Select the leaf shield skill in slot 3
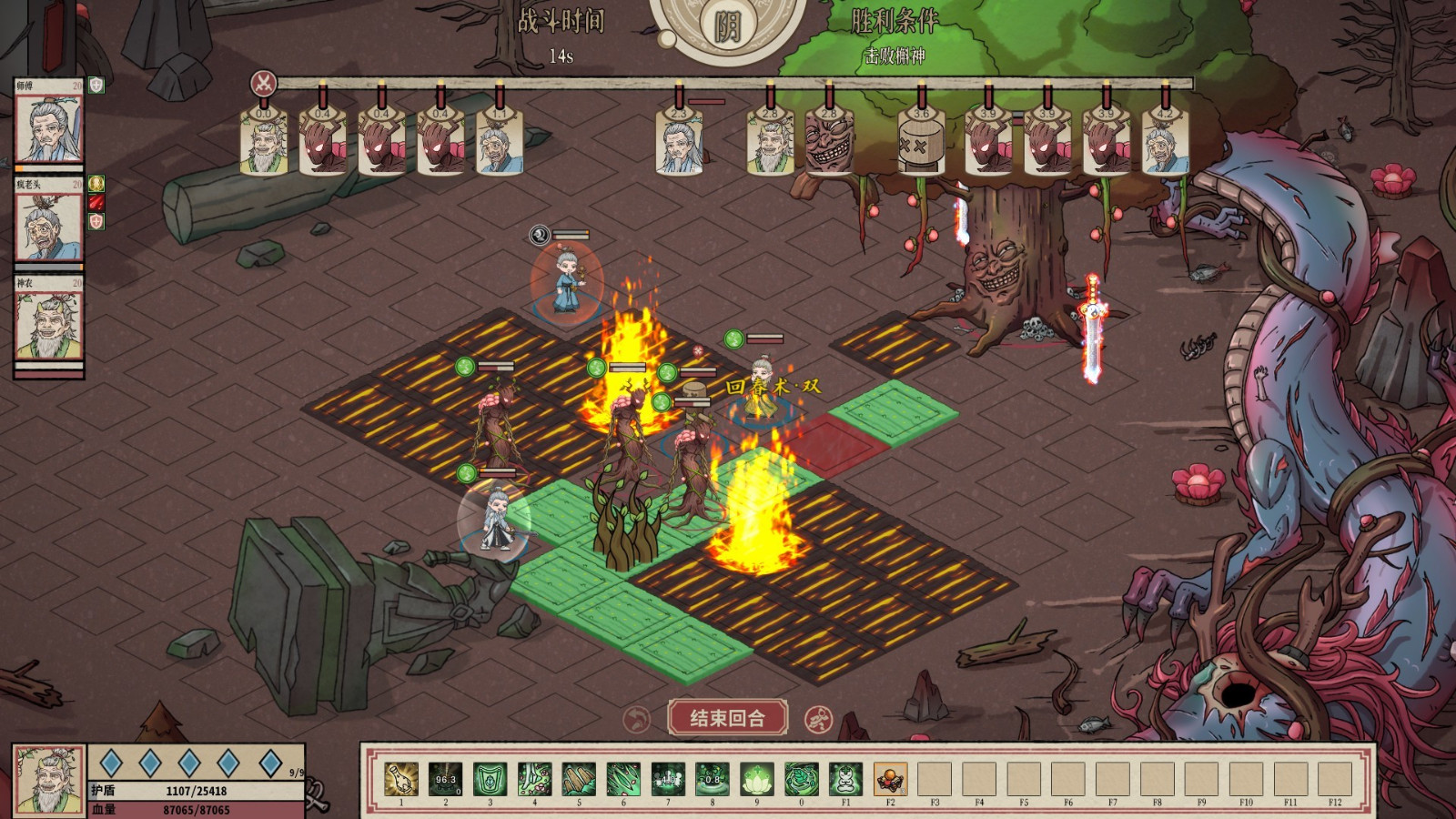 490,780
